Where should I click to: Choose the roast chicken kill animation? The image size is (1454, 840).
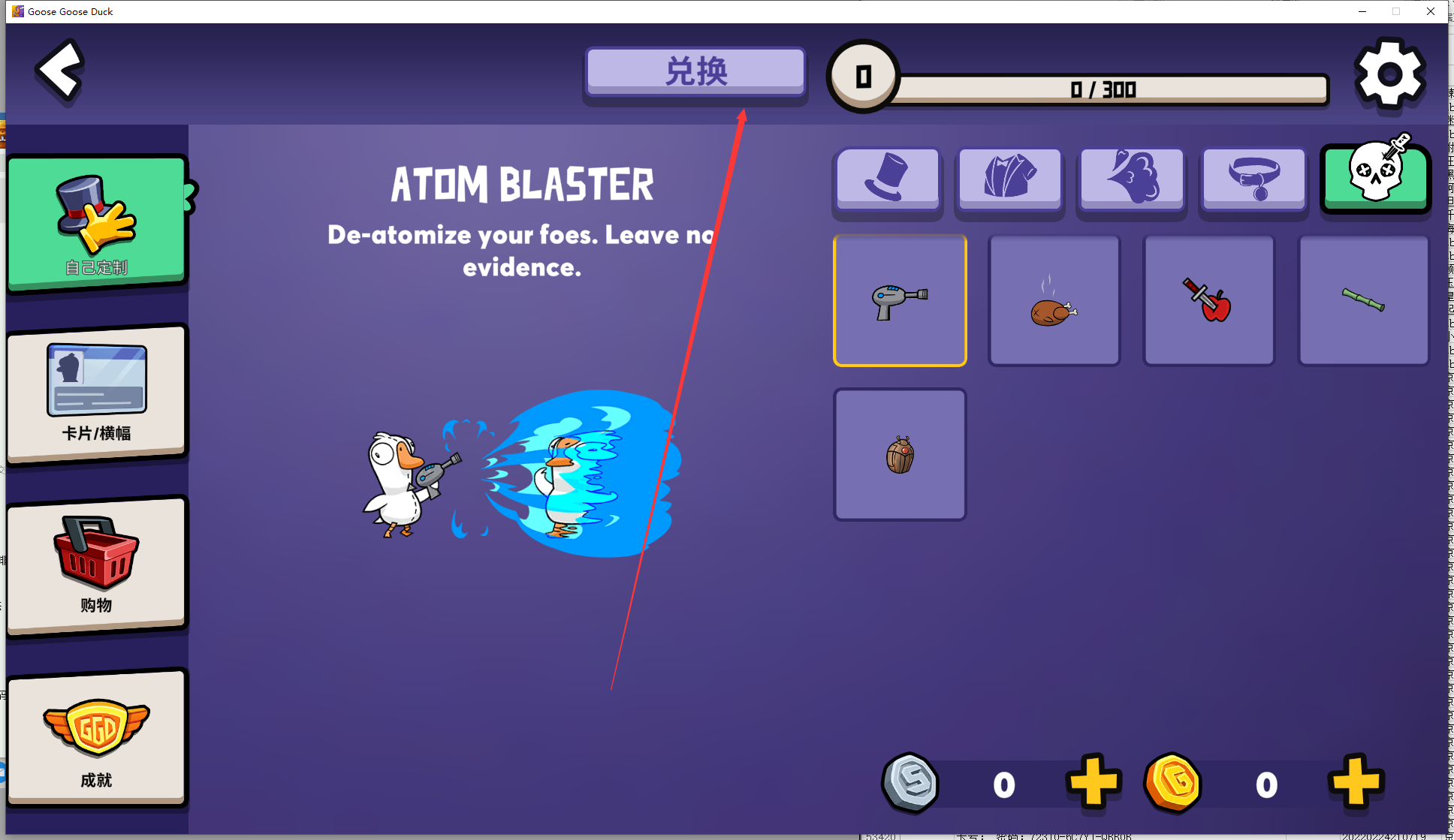point(1054,300)
